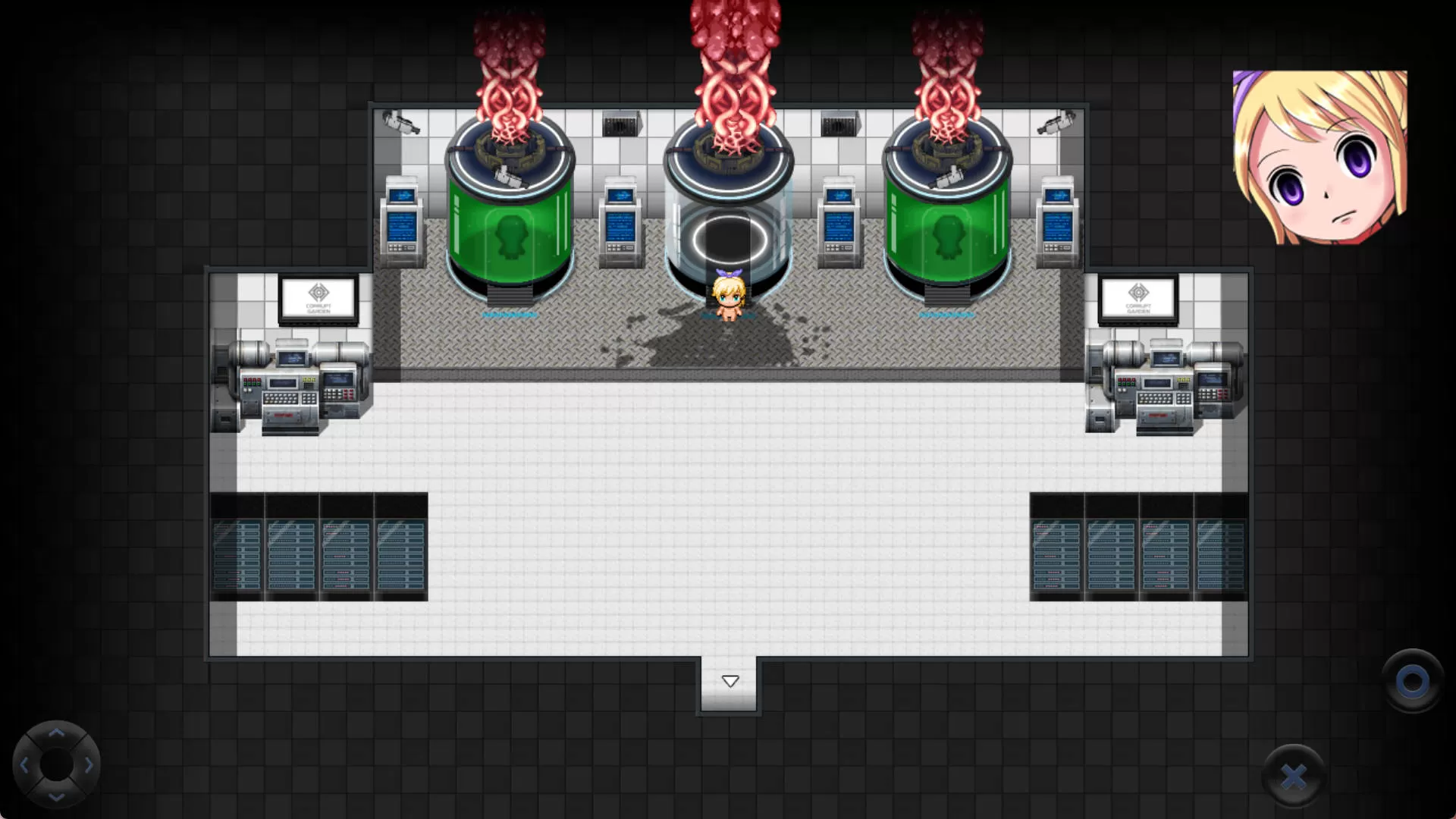Tap the up arrow on the virtual d-pad
Image resolution: width=1456 pixels, height=819 pixels.
56,733
